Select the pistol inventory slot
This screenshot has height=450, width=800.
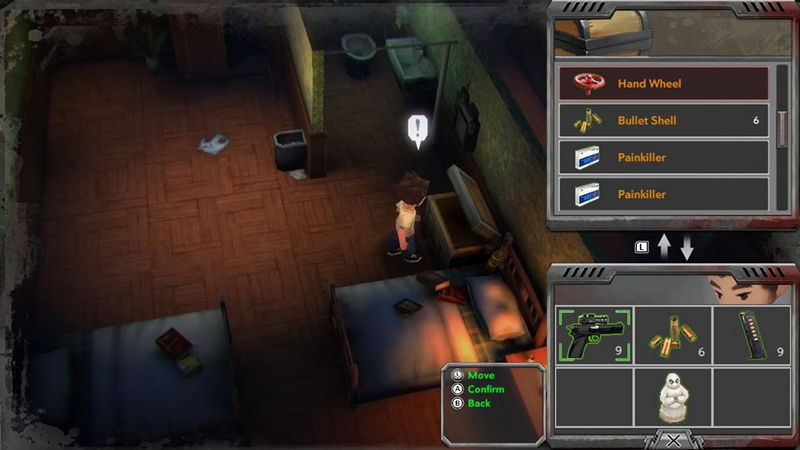(595, 335)
